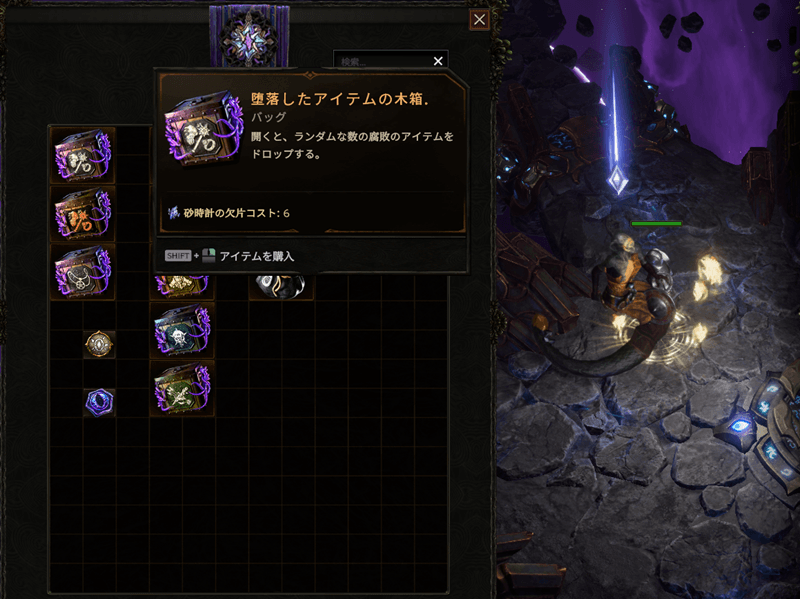Click the search input field
The image size is (800, 599).
[x=382, y=61]
